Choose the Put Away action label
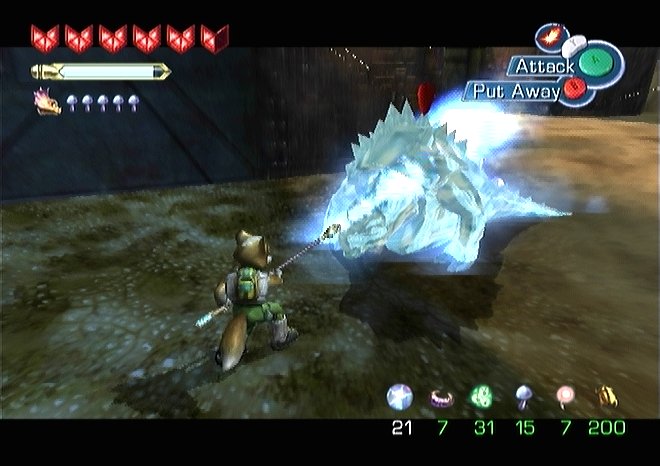Viewport: 660px width, 466px height. point(513,91)
